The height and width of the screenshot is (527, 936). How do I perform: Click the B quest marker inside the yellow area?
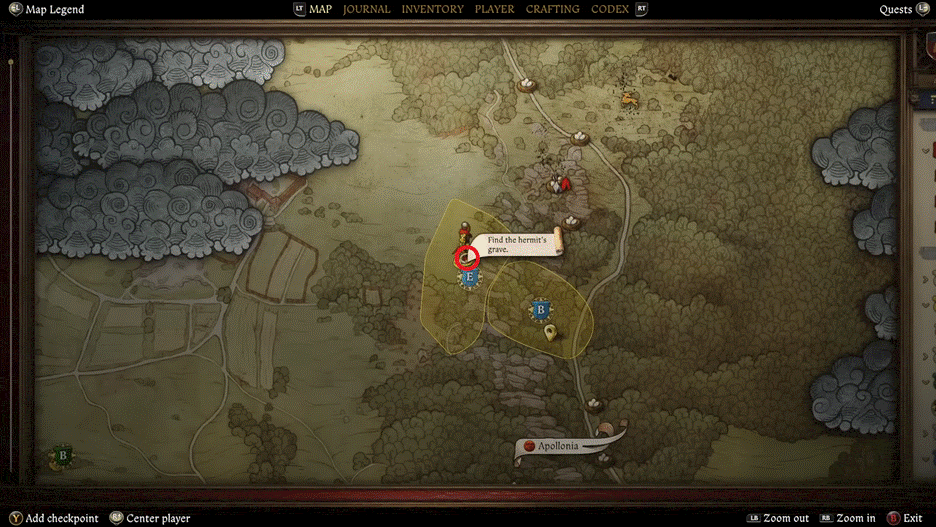click(542, 310)
